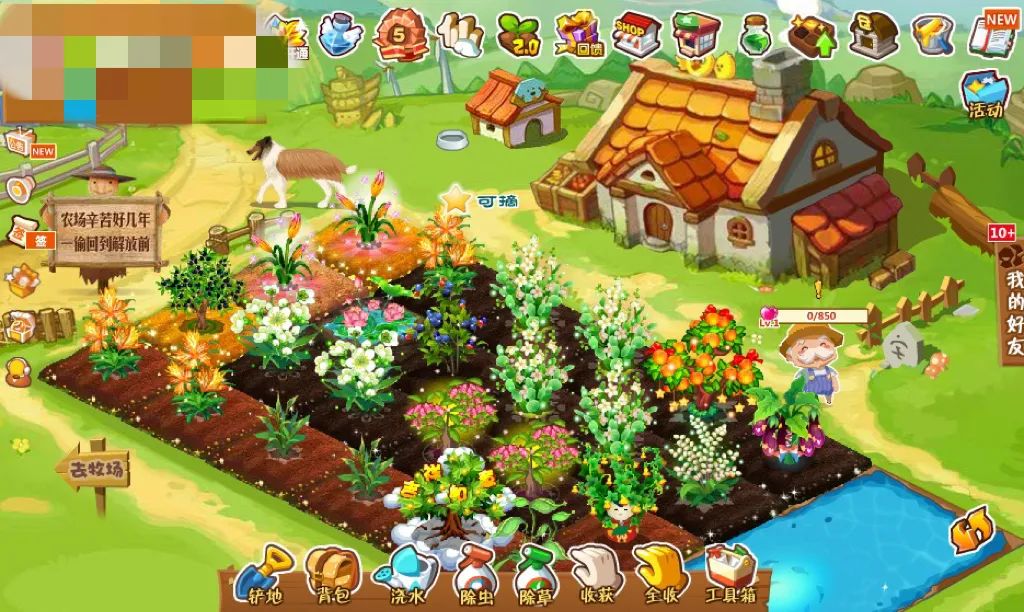Image resolution: width=1024 pixels, height=612 pixels.
Task: Select the green potion bottle icon
Action: tap(756, 36)
